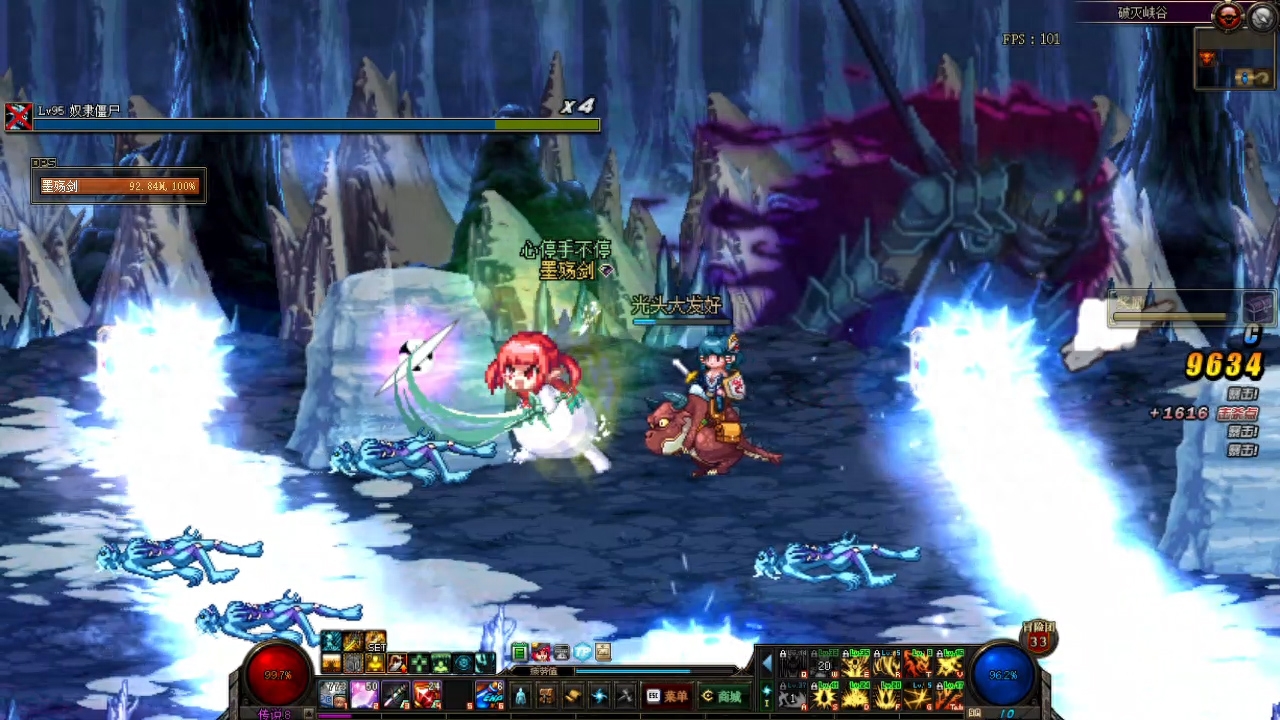
Task: Use the consumable in quick slot 1
Action: [x=333, y=693]
